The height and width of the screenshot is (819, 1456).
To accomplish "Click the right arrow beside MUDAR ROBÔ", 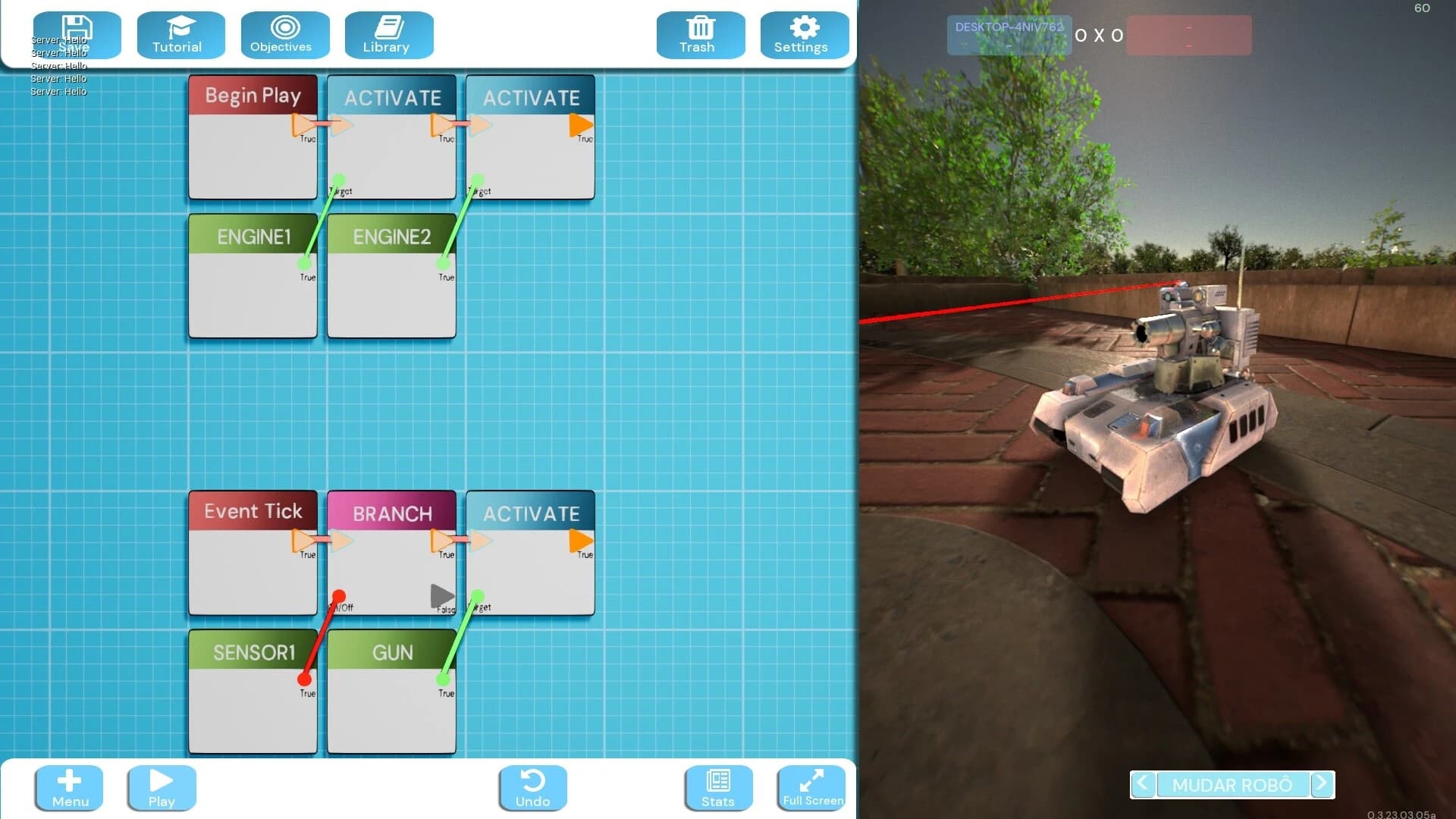I will pyautogui.click(x=1323, y=785).
